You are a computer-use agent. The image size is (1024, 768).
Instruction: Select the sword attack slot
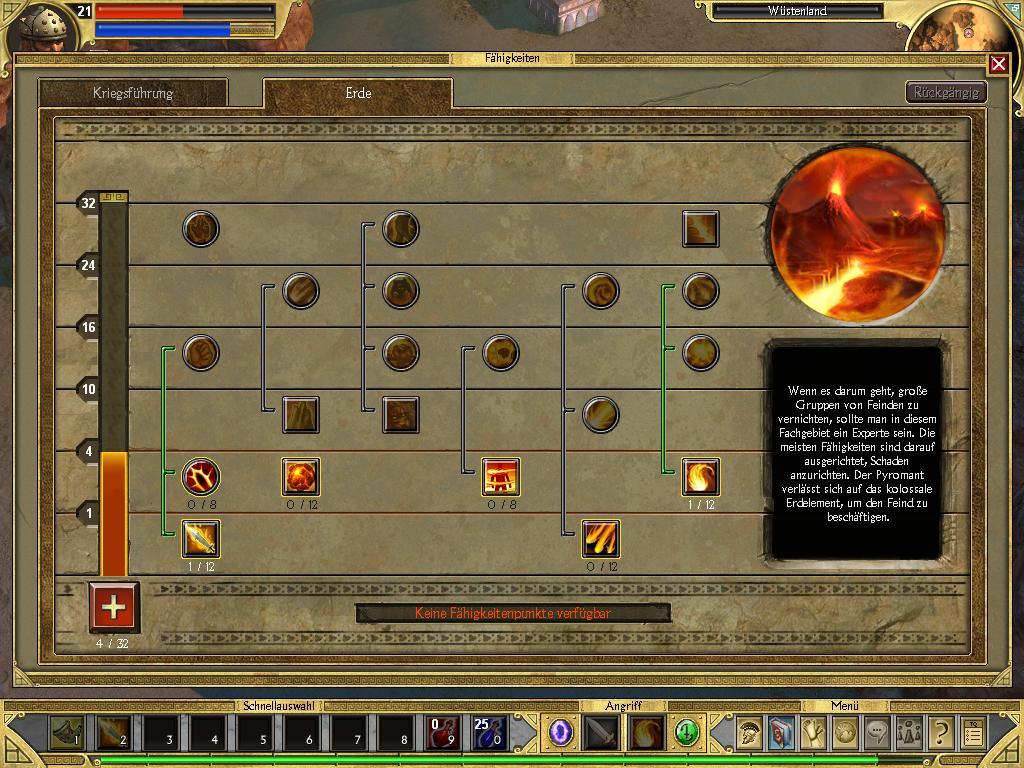tap(601, 734)
